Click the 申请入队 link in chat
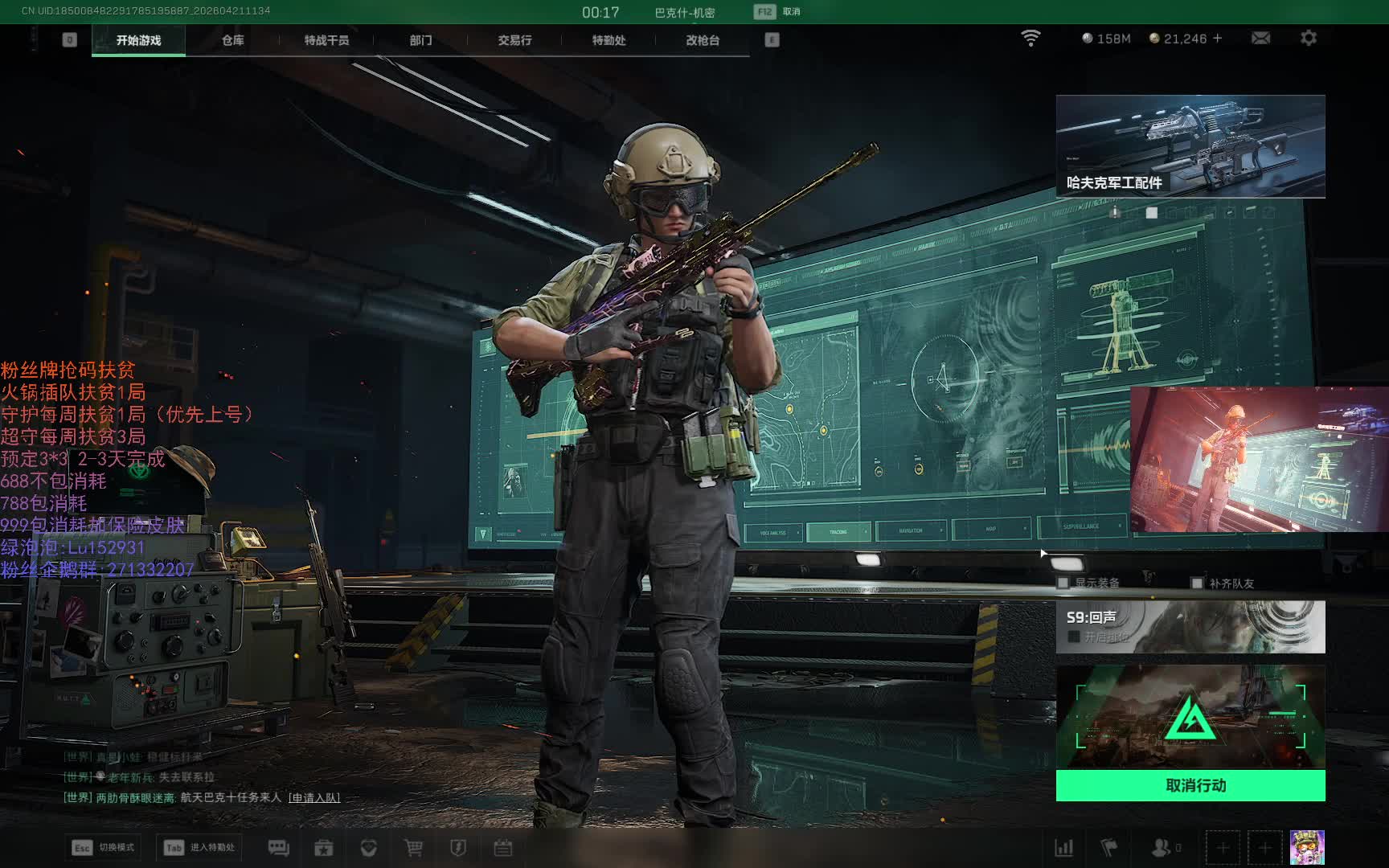1389x868 pixels. [x=314, y=797]
